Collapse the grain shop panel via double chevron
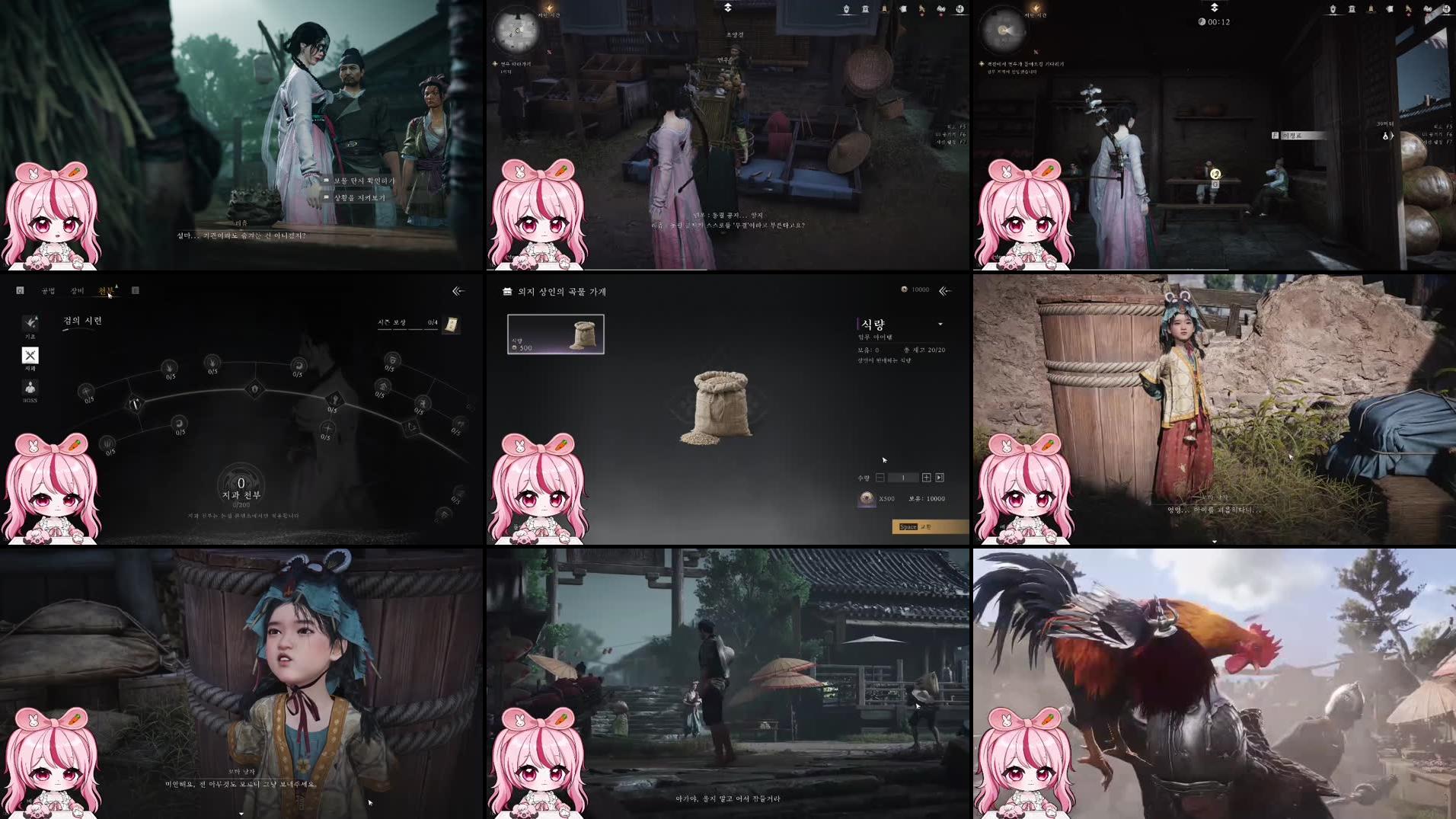Viewport: 1456px width, 819px height. point(945,290)
